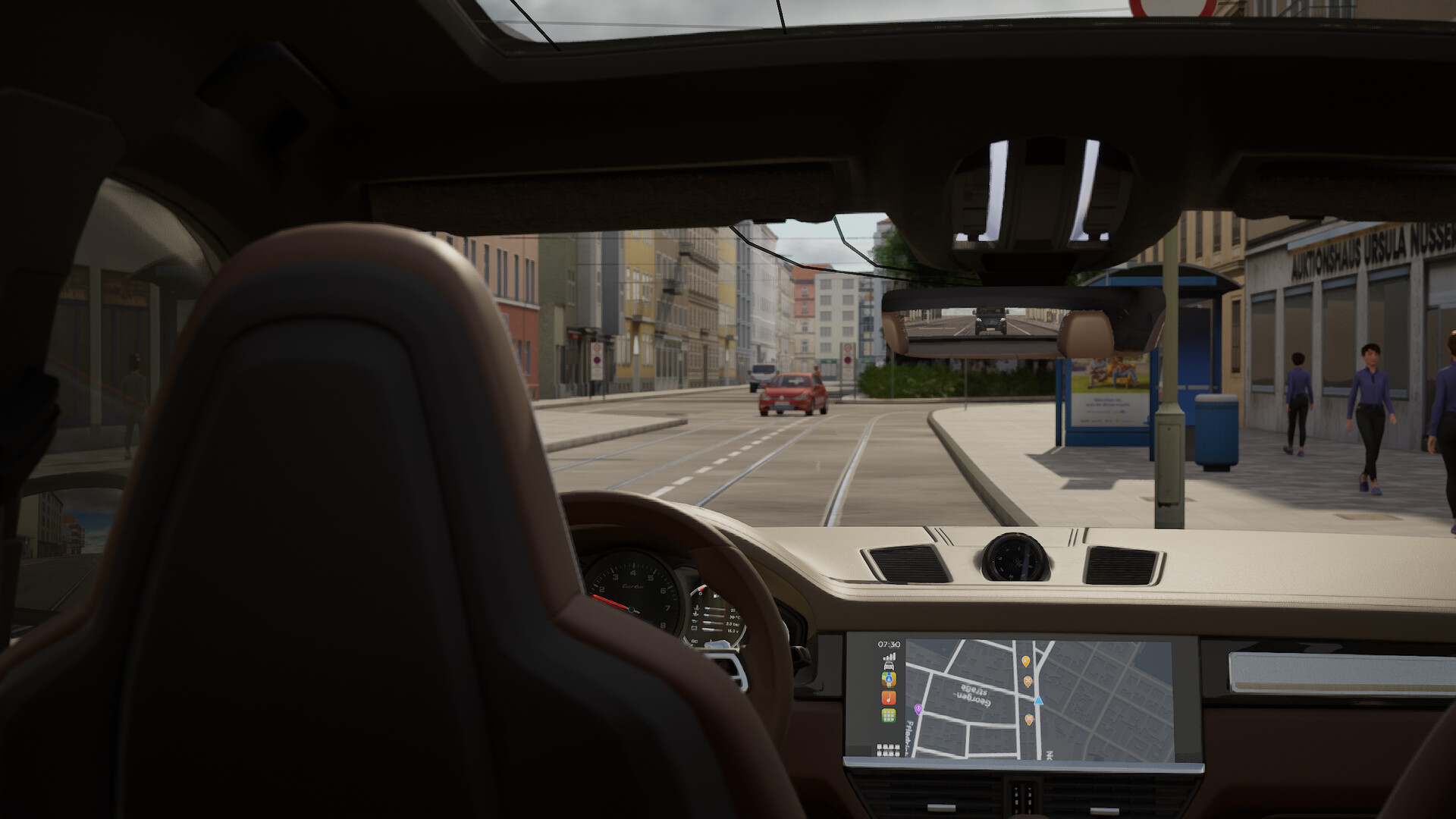Image resolution: width=1456 pixels, height=819 pixels.
Task: Open the green grid app icon
Action: click(889, 715)
